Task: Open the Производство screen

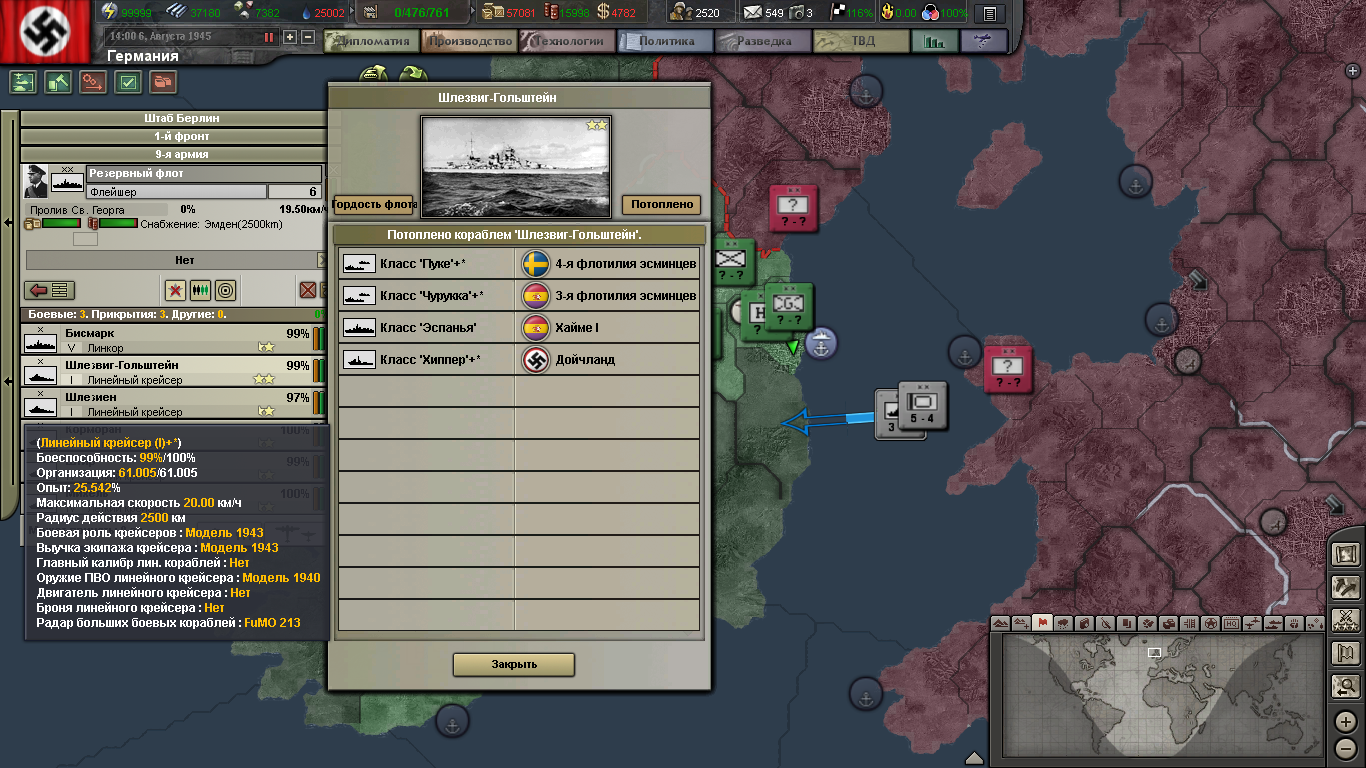Action: pos(469,41)
